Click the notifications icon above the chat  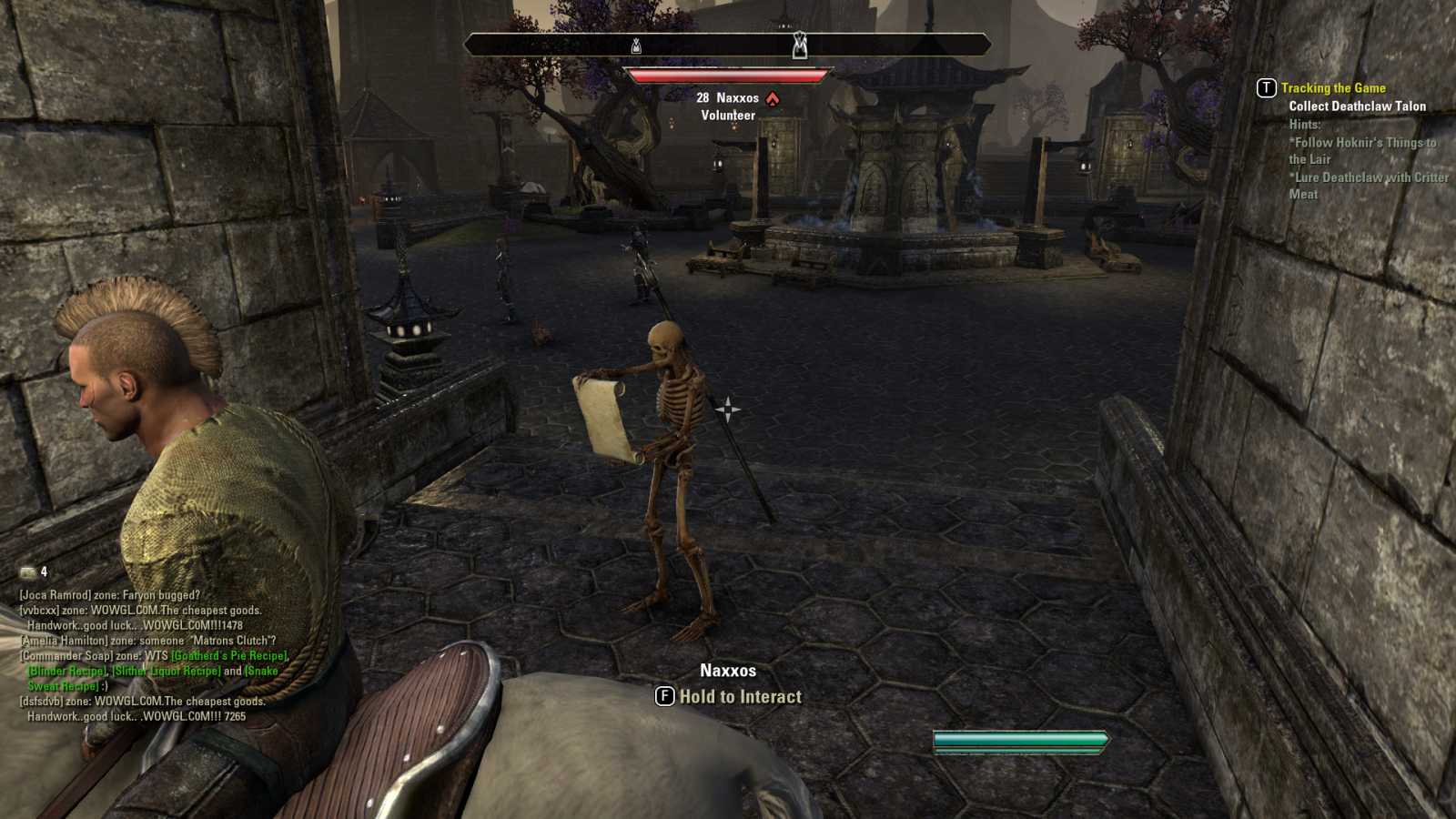click(28, 572)
